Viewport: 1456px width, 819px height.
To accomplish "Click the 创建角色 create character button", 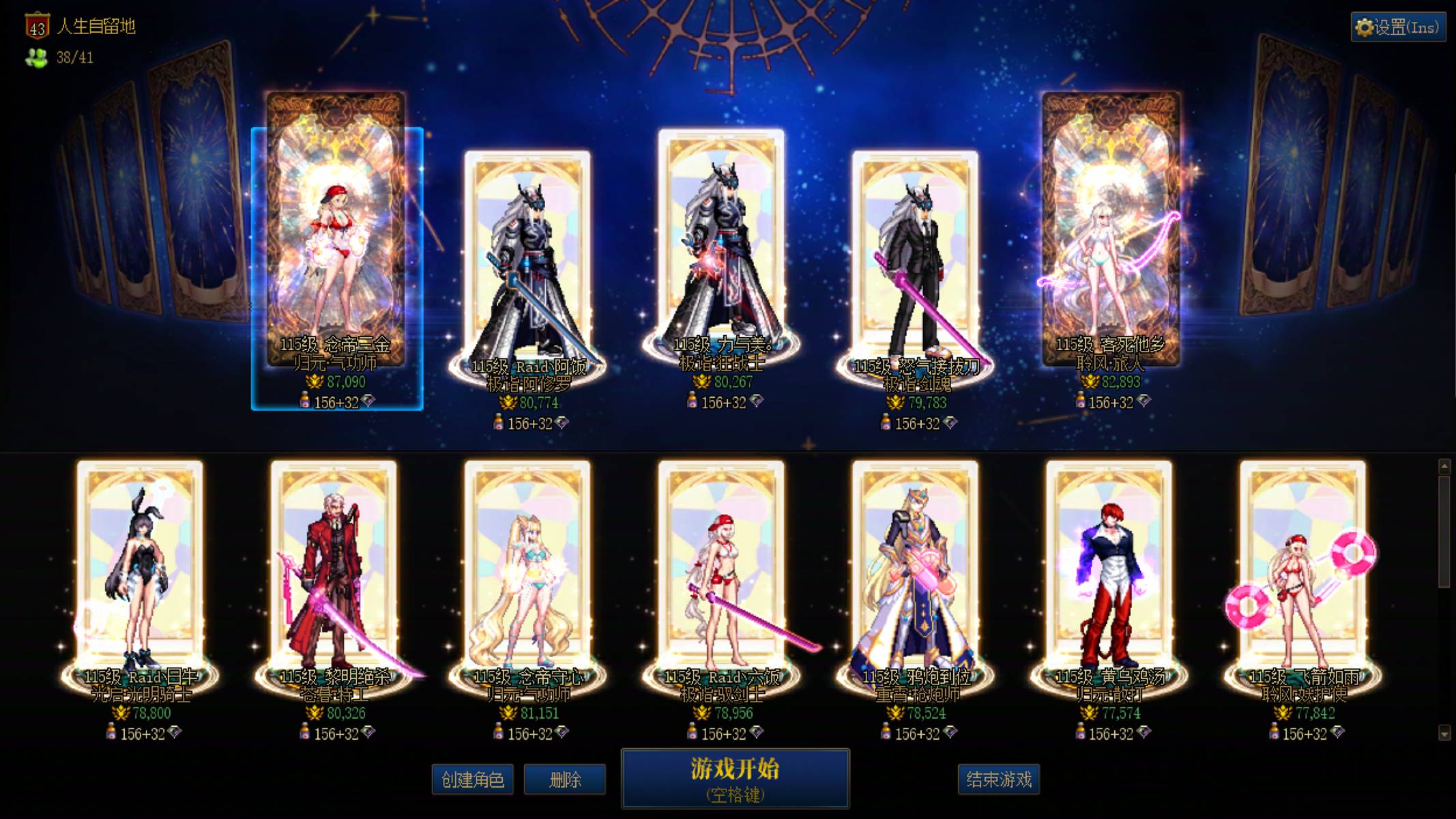I will point(472,779).
